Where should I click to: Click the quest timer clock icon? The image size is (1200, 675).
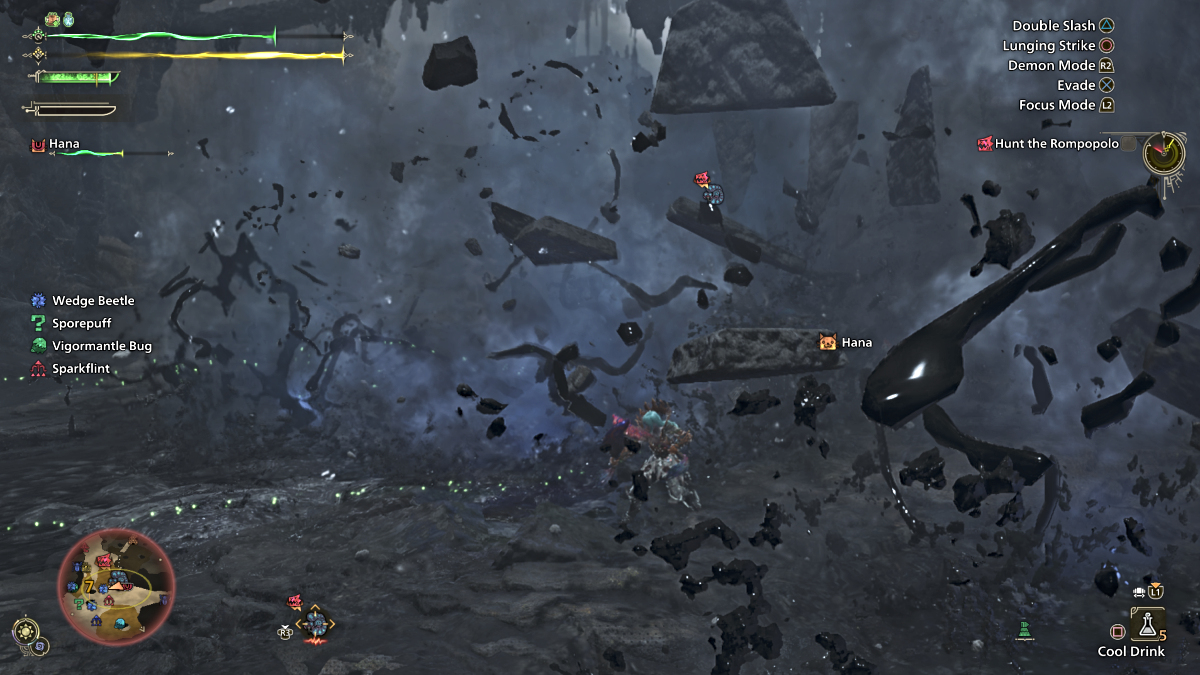click(1165, 151)
